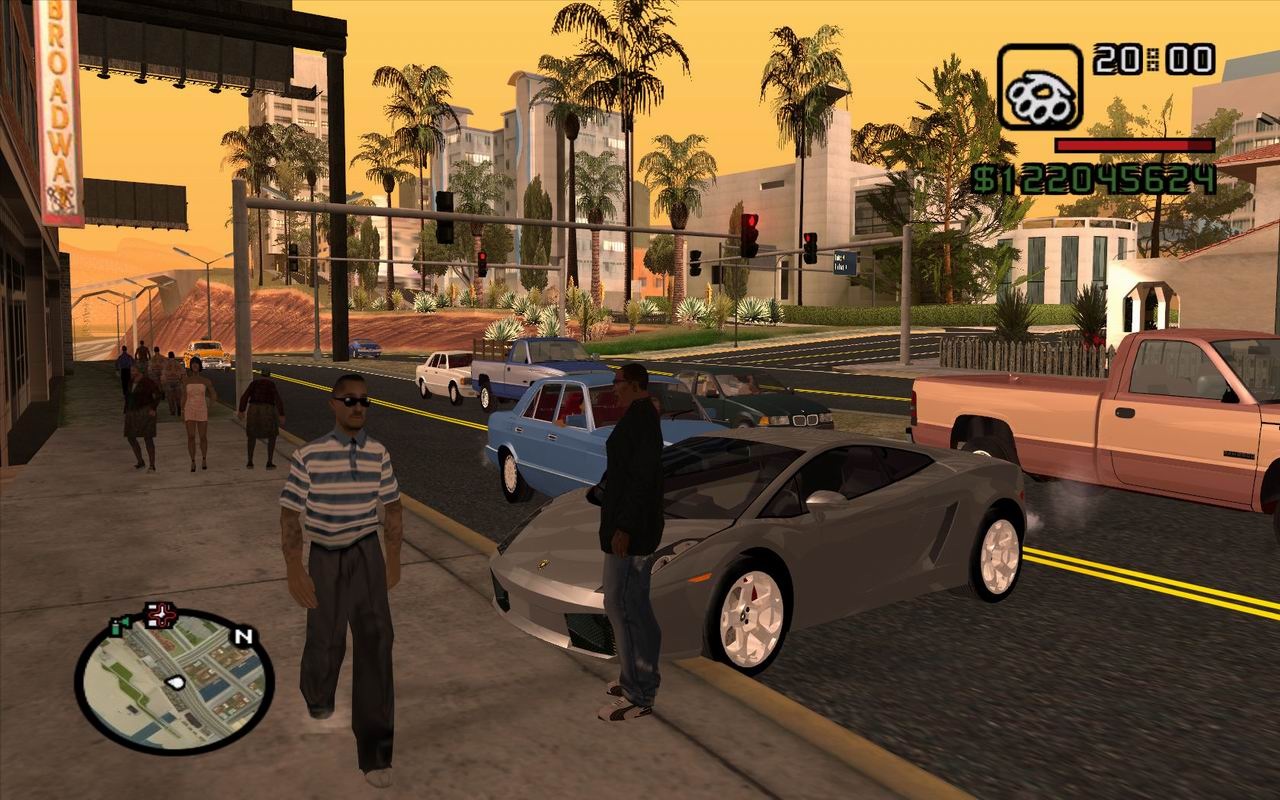Click the North compass letter on minimap
Viewport: 1280px width, 800px height.
[x=242, y=636]
